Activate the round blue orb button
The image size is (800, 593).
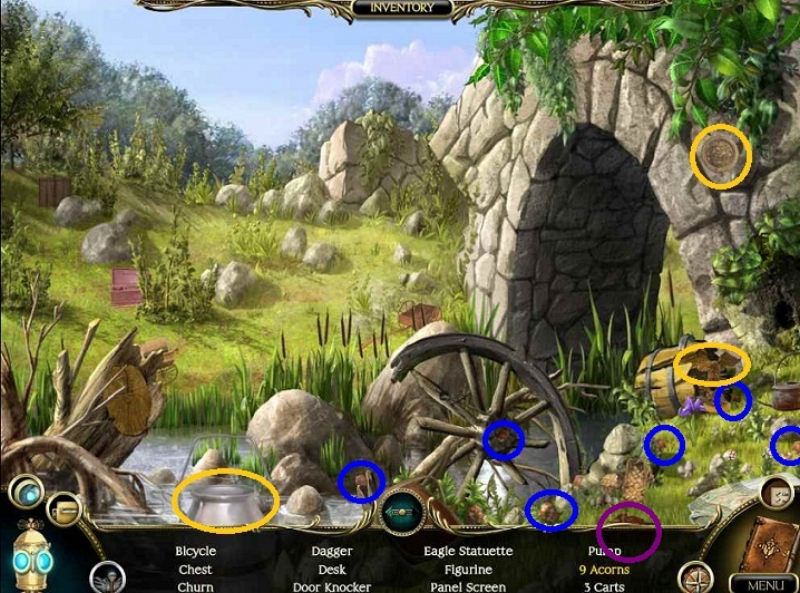(25, 493)
